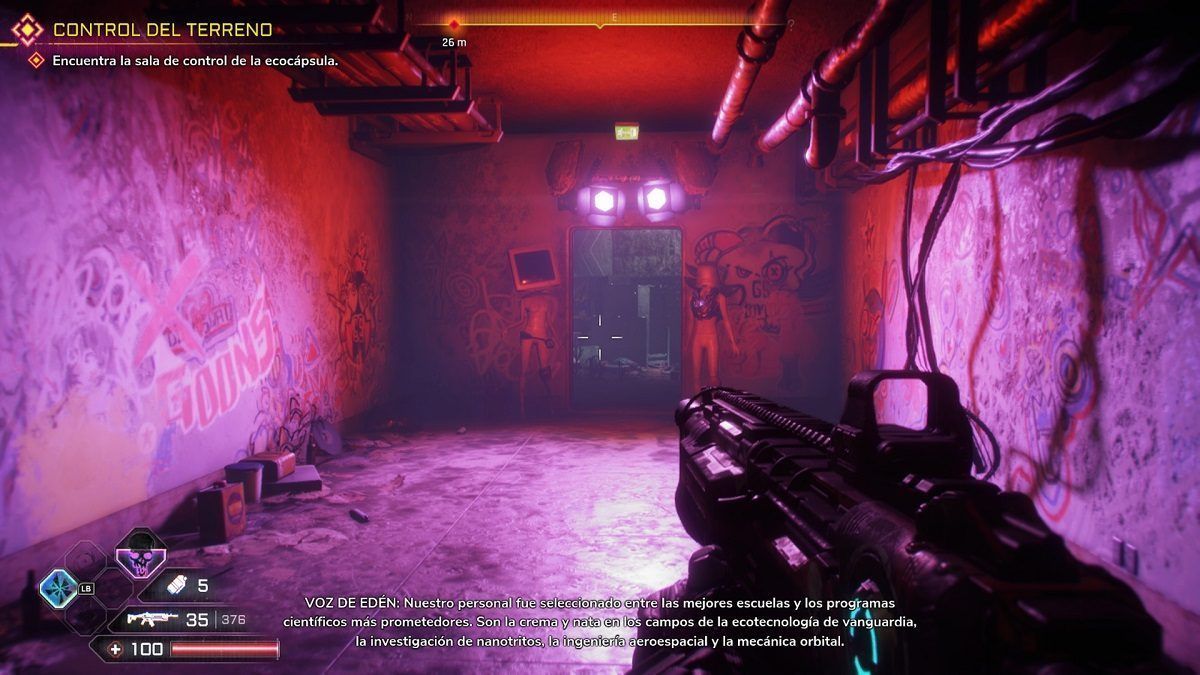The image size is (1200, 675).
Task: Trigger the blue nanotrite ability icon
Action: pos(59,589)
